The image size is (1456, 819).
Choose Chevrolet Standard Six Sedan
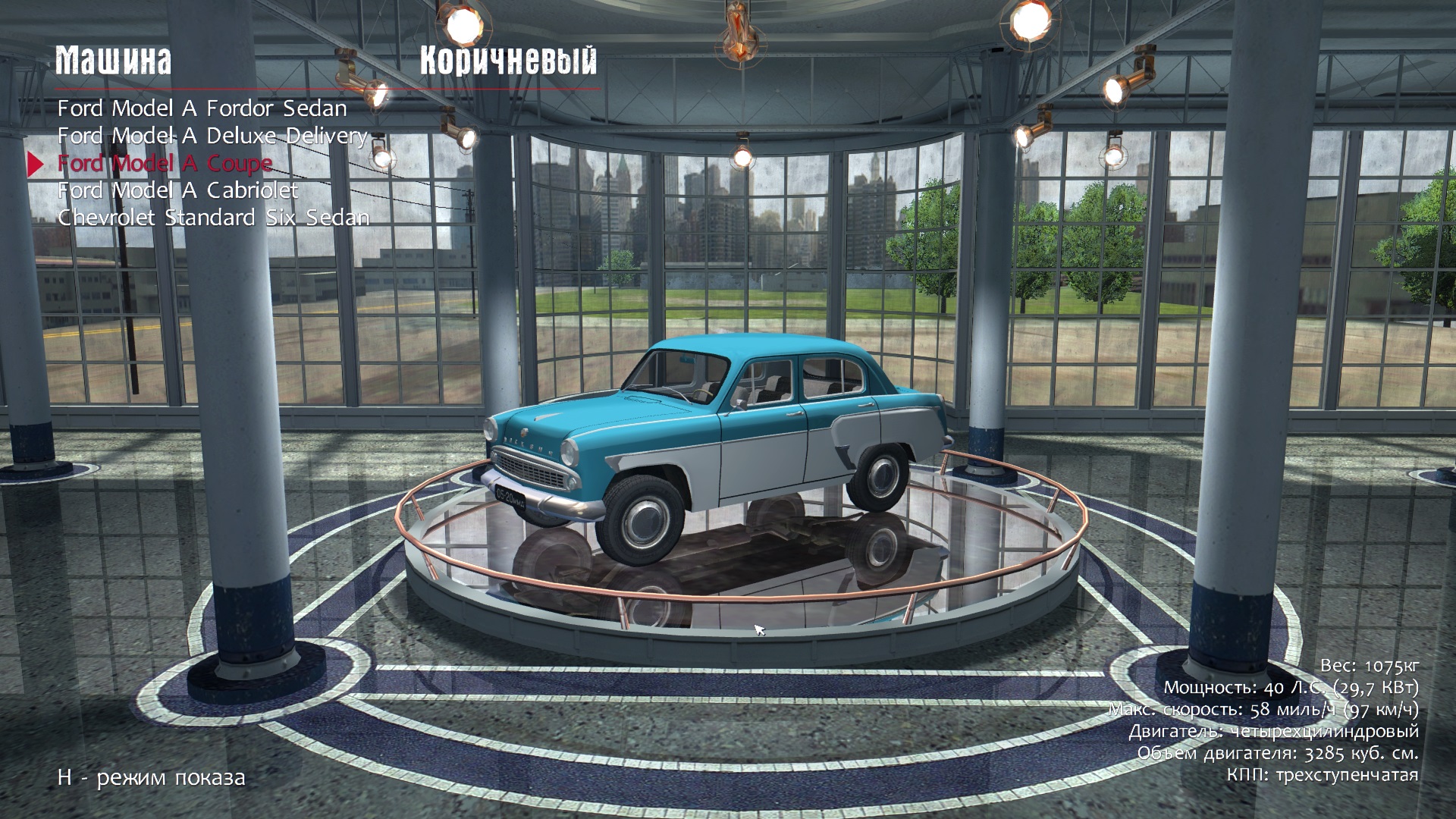213,218
